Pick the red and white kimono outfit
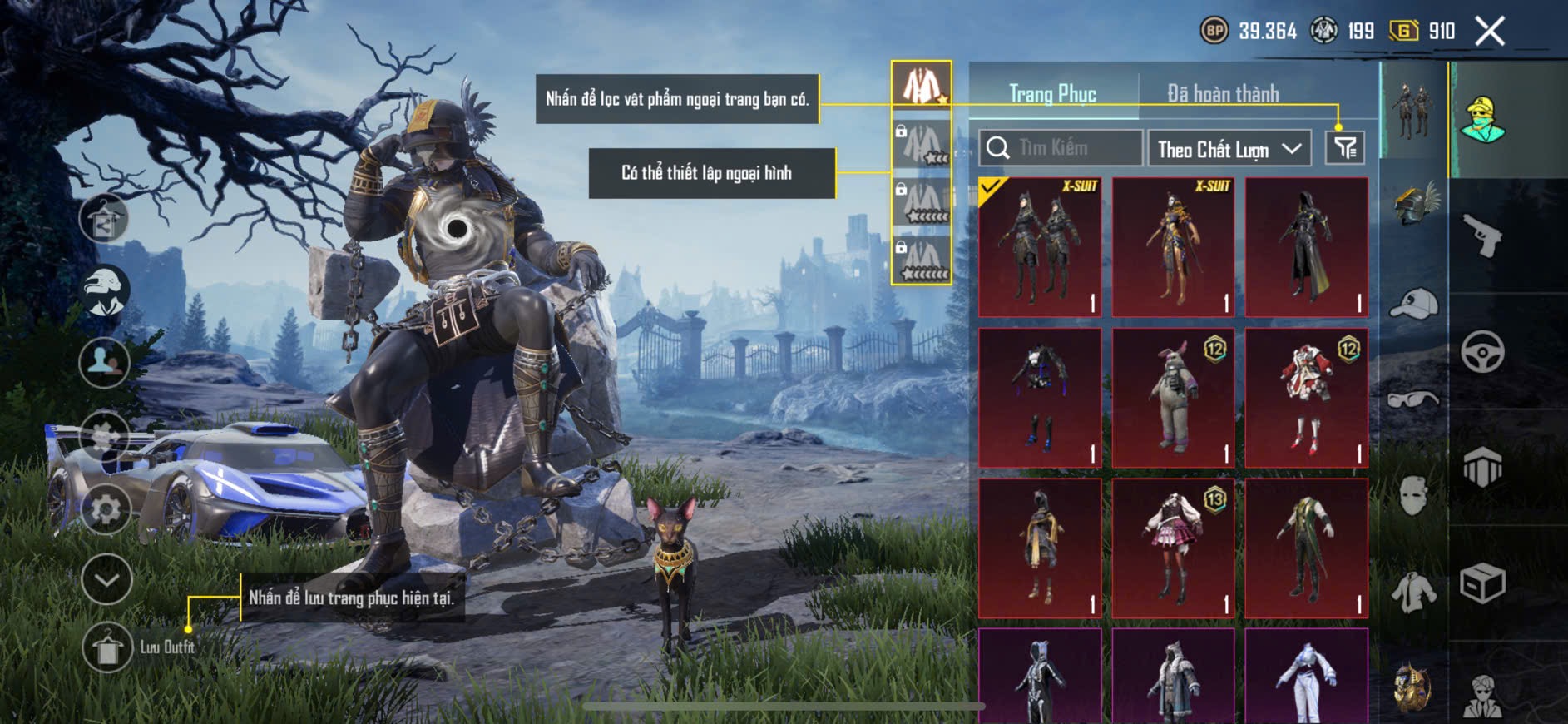This screenshot has height=724, width=1568. (1306, 398)
